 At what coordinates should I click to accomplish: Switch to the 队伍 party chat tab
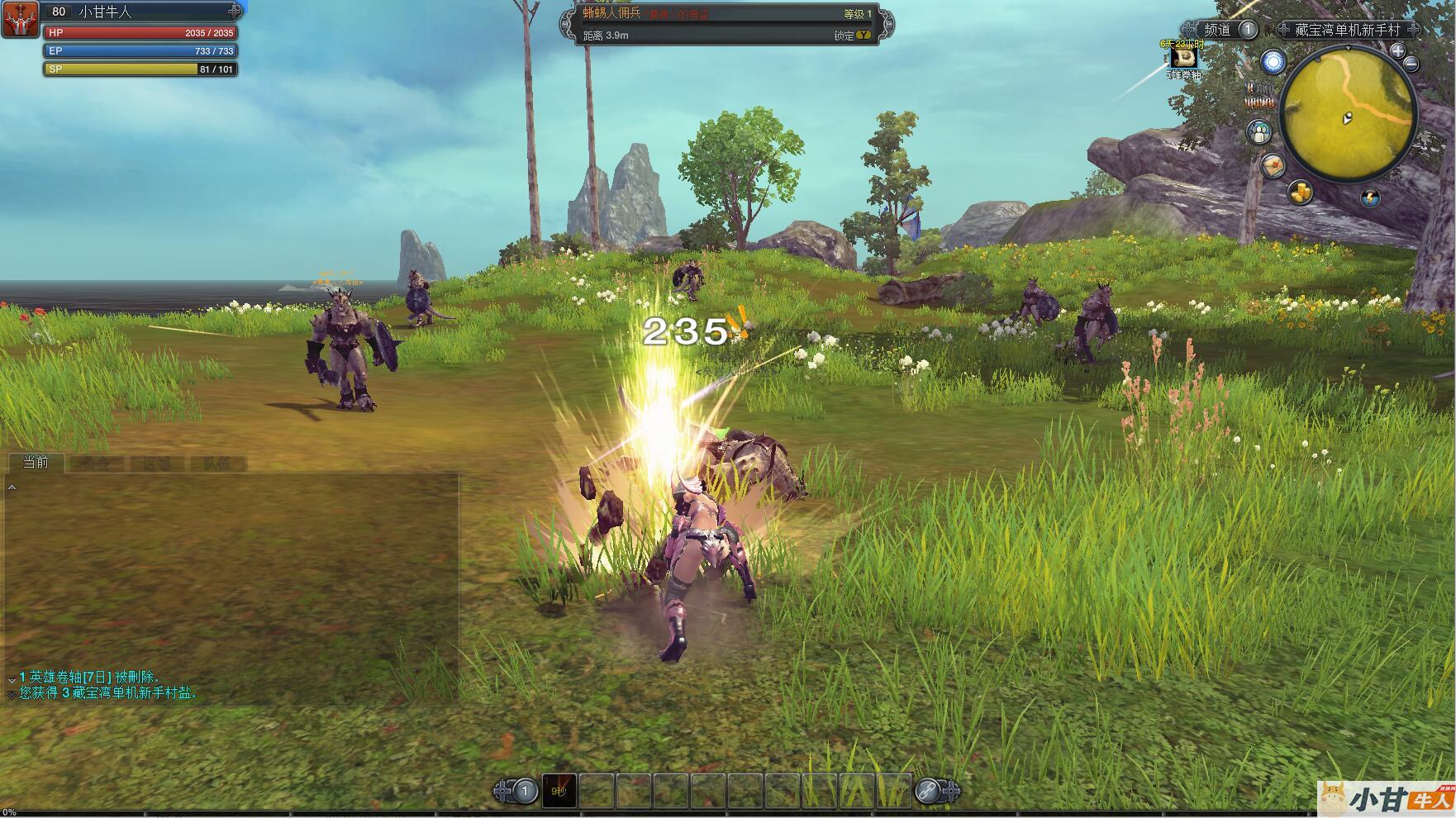pos(216,464)
